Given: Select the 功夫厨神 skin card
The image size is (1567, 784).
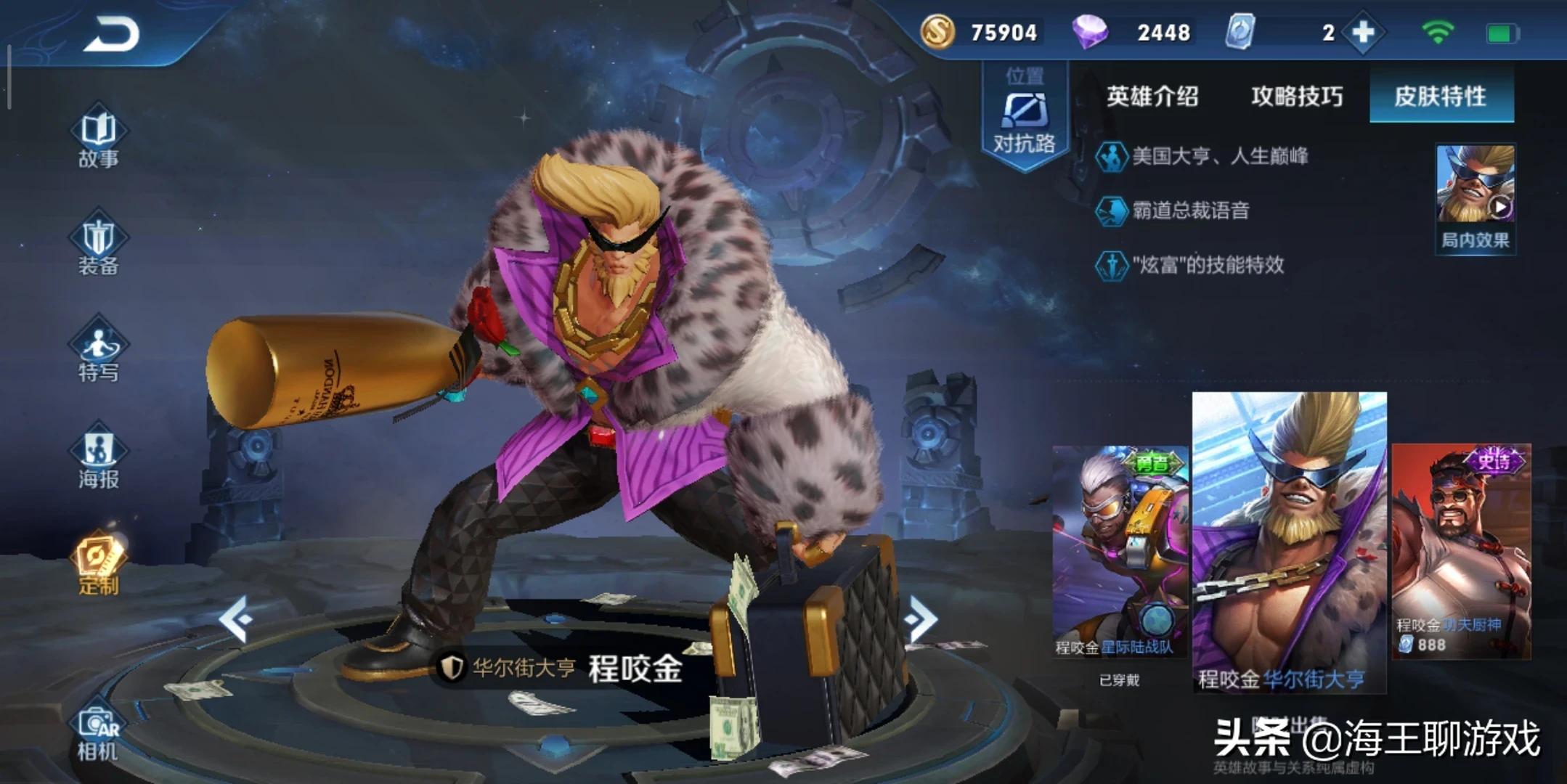Looking at the screenshot, I should [x=1461, y=552].
